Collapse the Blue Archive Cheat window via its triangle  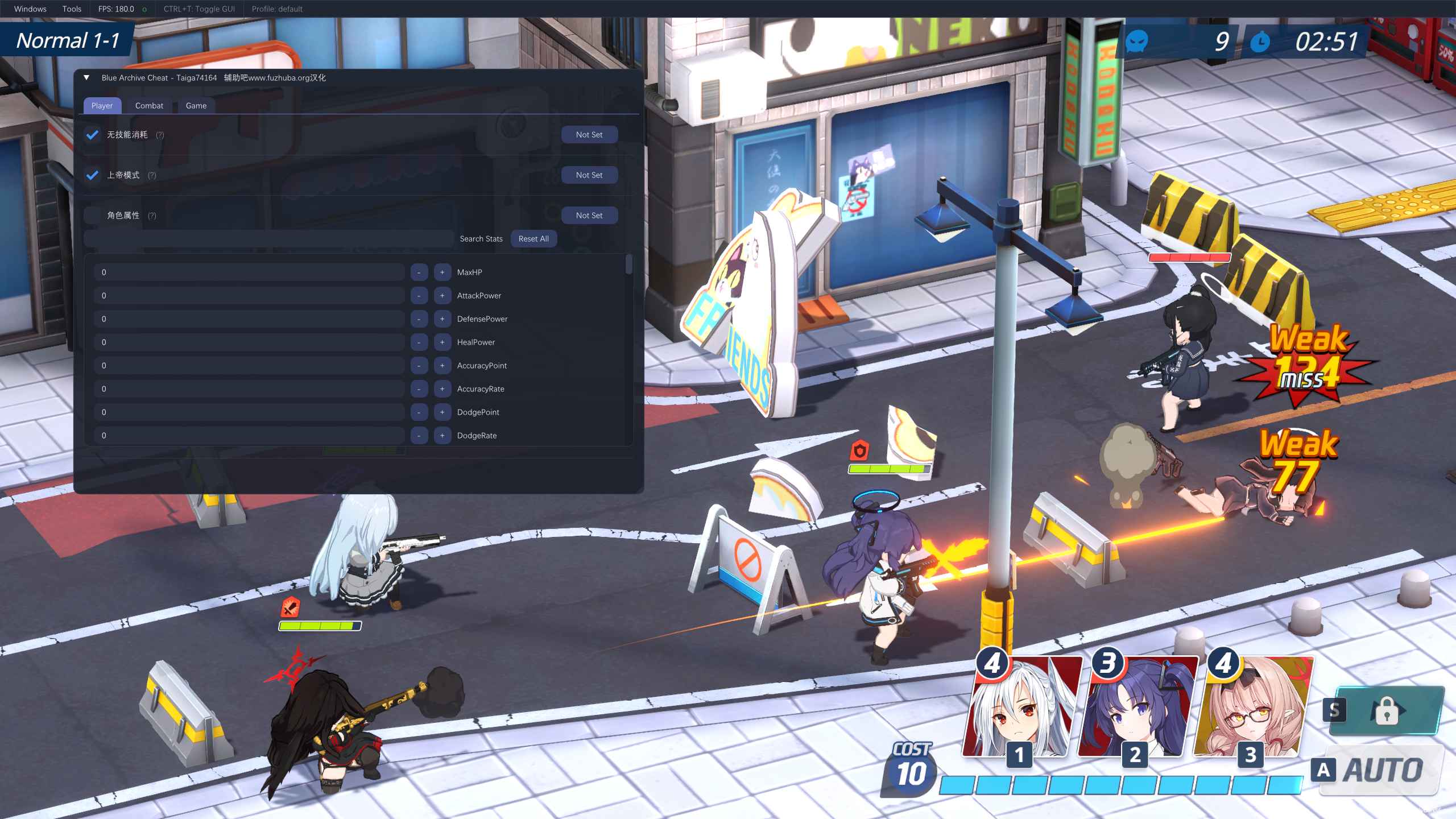coord(86,77)
